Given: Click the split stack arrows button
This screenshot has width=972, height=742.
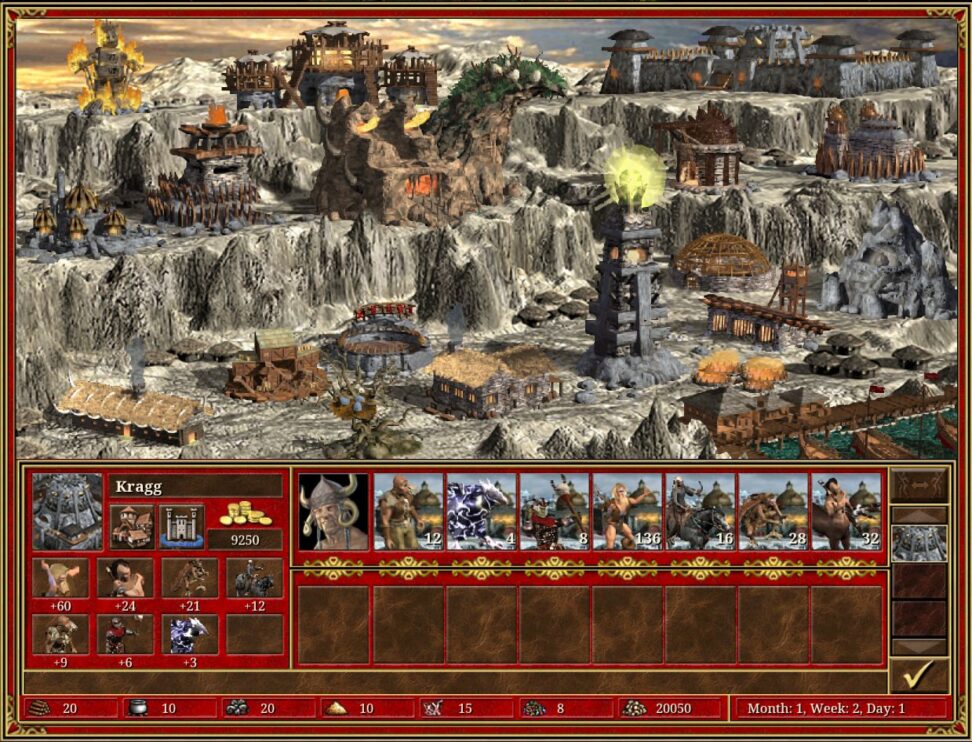Looking at the screenshot, I should tap(919, 485).
